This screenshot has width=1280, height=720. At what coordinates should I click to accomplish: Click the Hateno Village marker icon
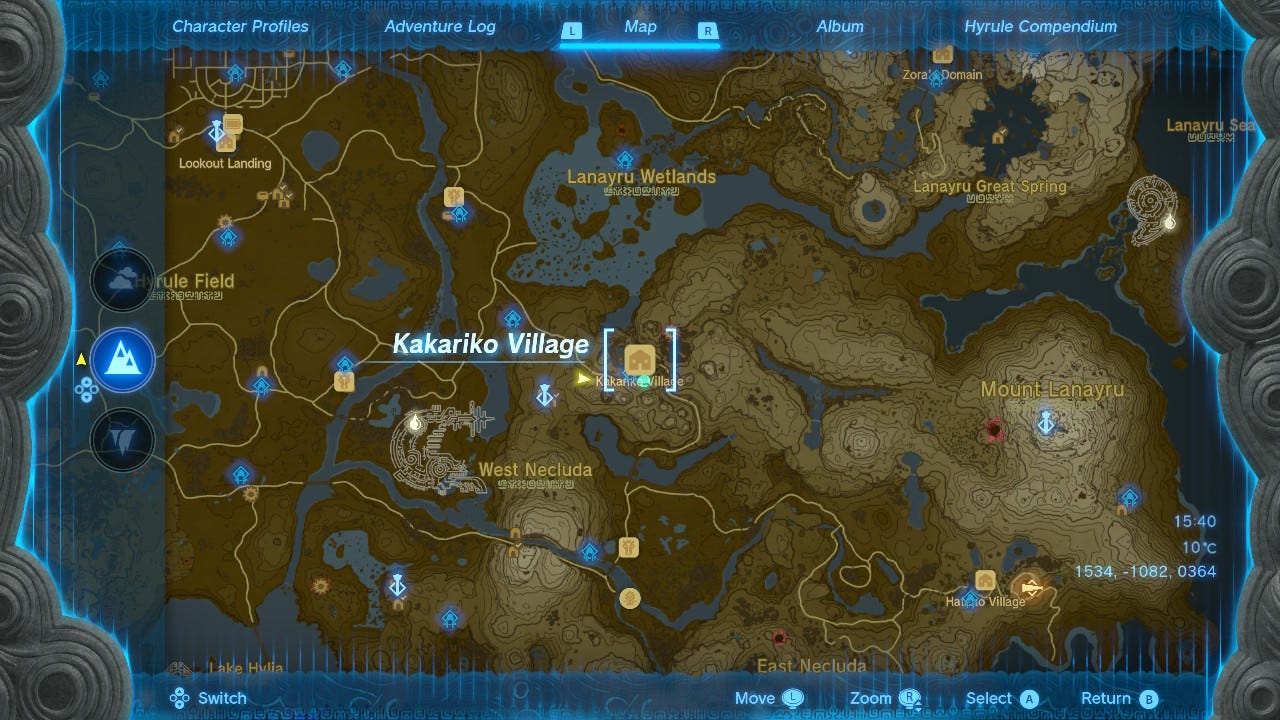pos(986,579)
